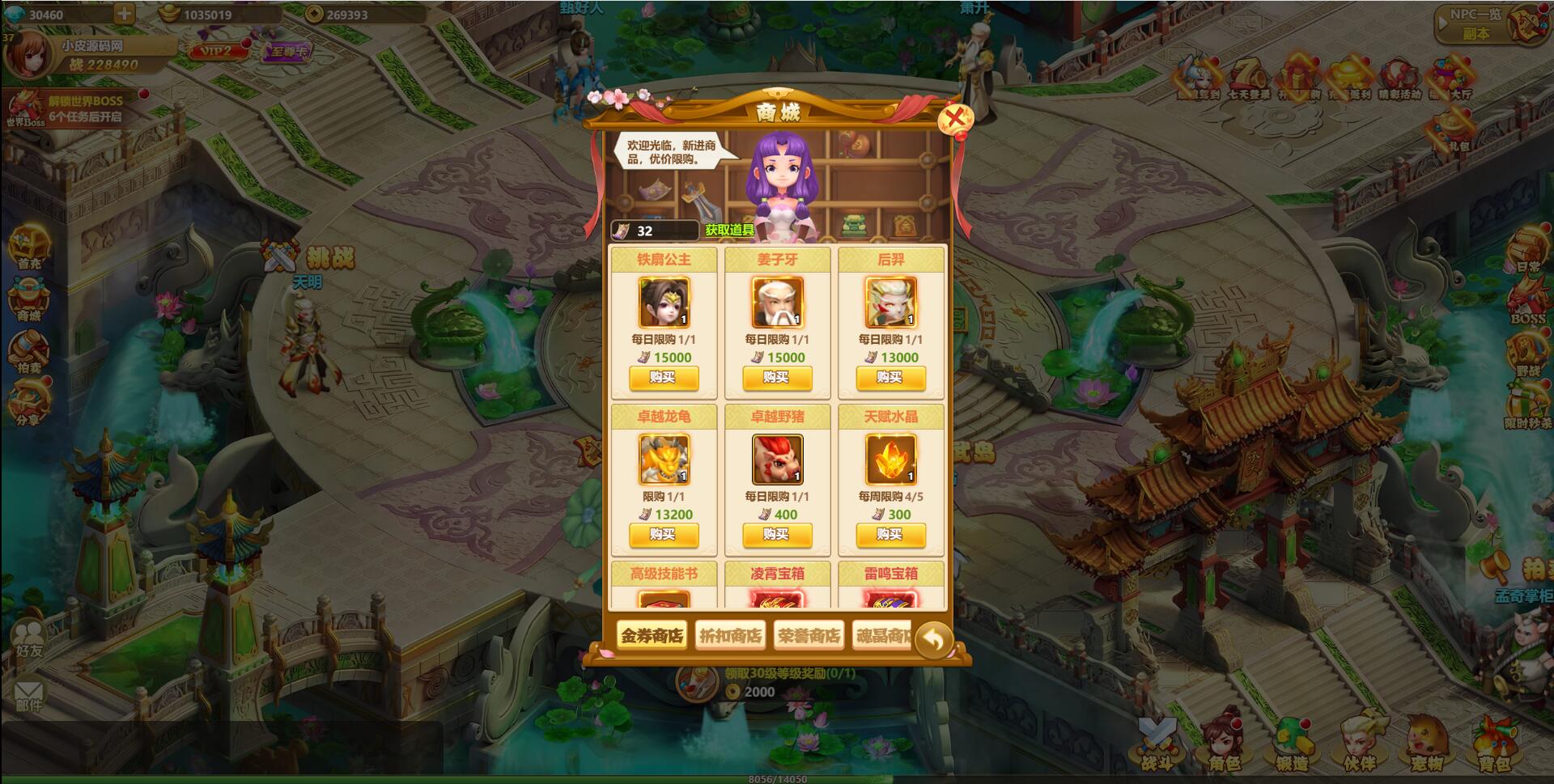Open the 拍卖 (Auction) icon on the left
This screenshot has width=1554, height=784.
[29, 350]
